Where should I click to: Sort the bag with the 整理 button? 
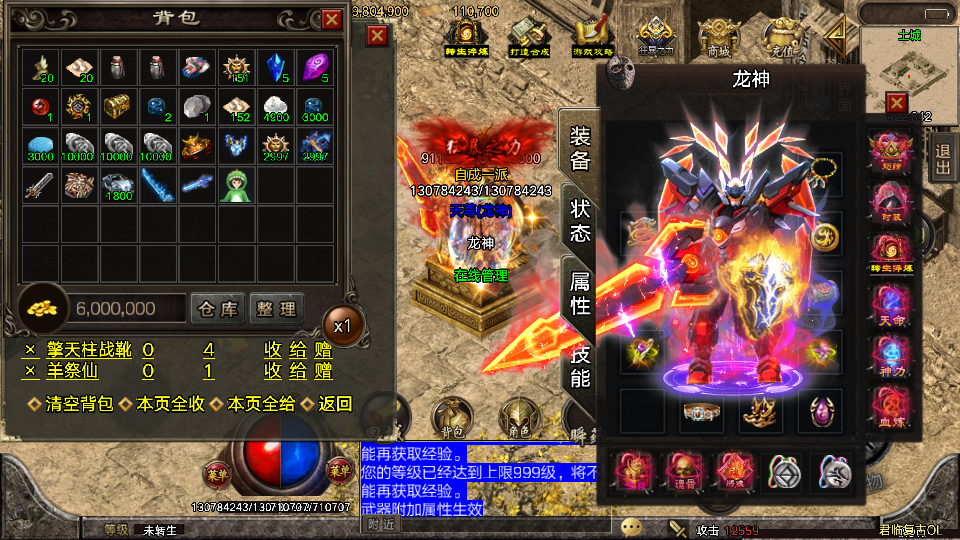click(275, 309)
